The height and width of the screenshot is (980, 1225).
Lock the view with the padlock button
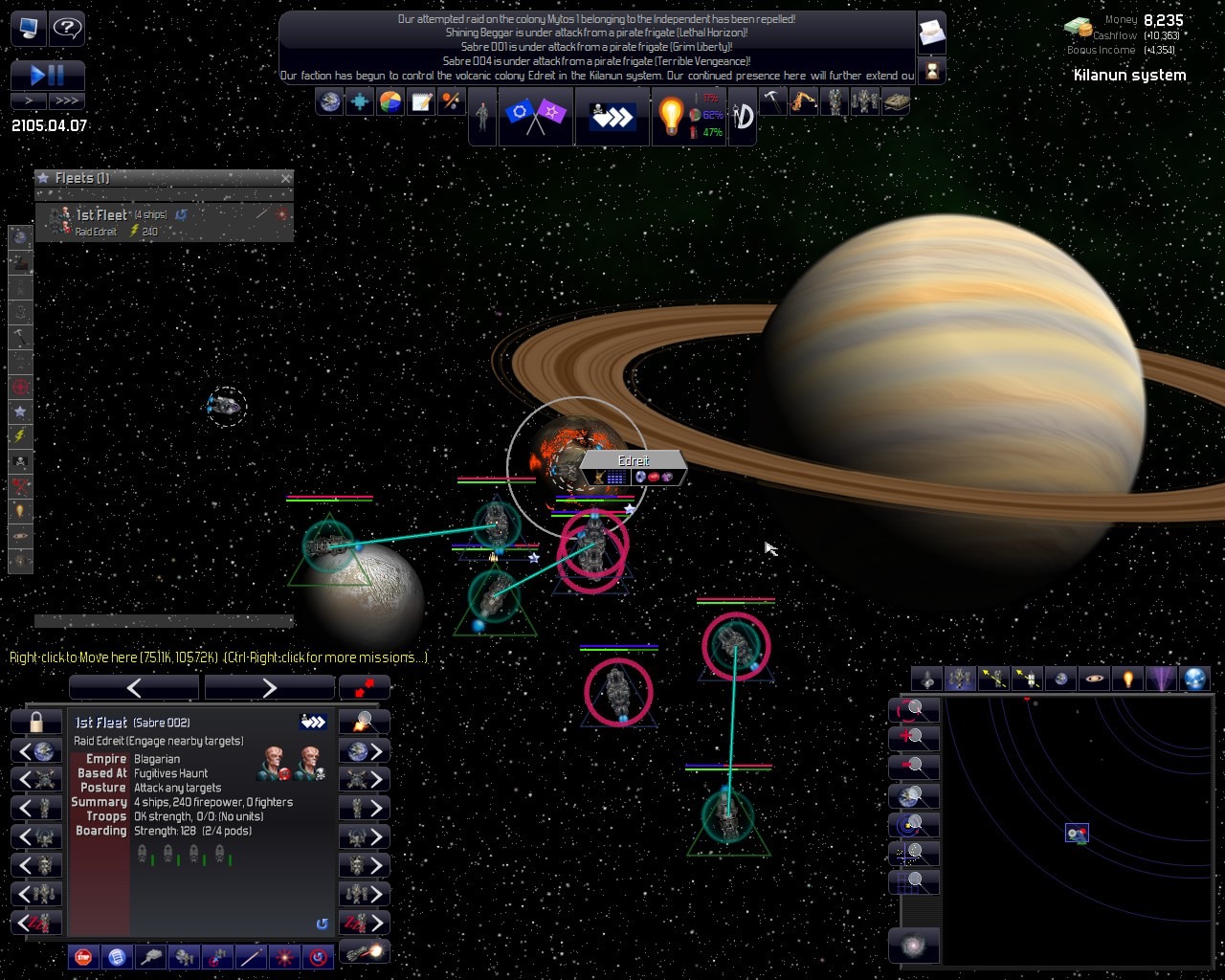click(x=36, y=722)
